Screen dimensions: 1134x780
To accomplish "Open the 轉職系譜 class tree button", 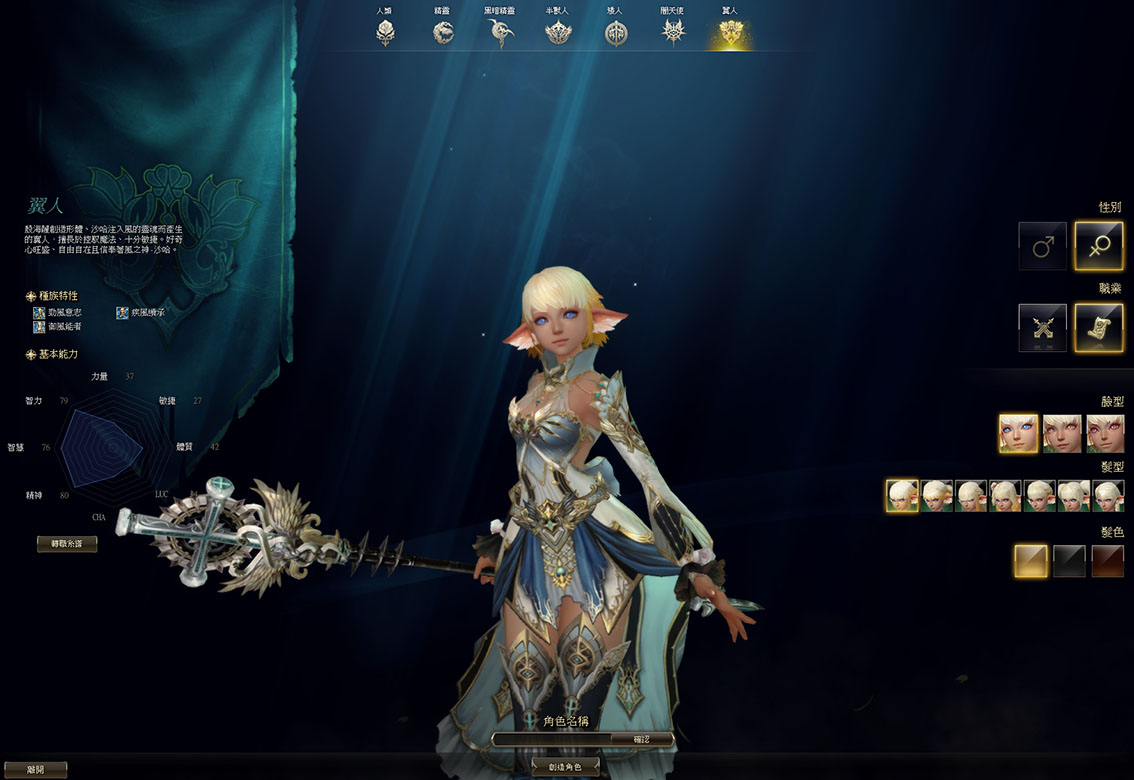I will coord(67,544).
